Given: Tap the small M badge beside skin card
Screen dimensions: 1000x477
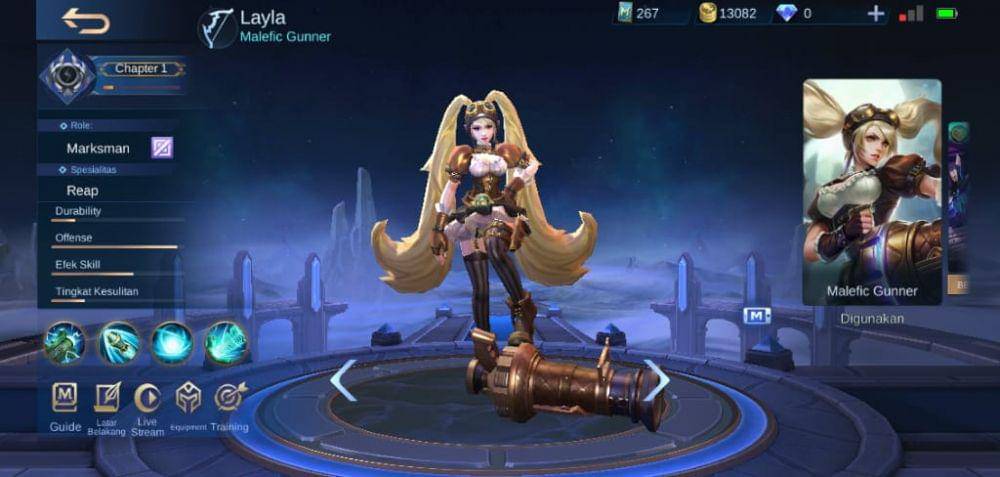Looking at the screenshot, I should coord(757,316).
